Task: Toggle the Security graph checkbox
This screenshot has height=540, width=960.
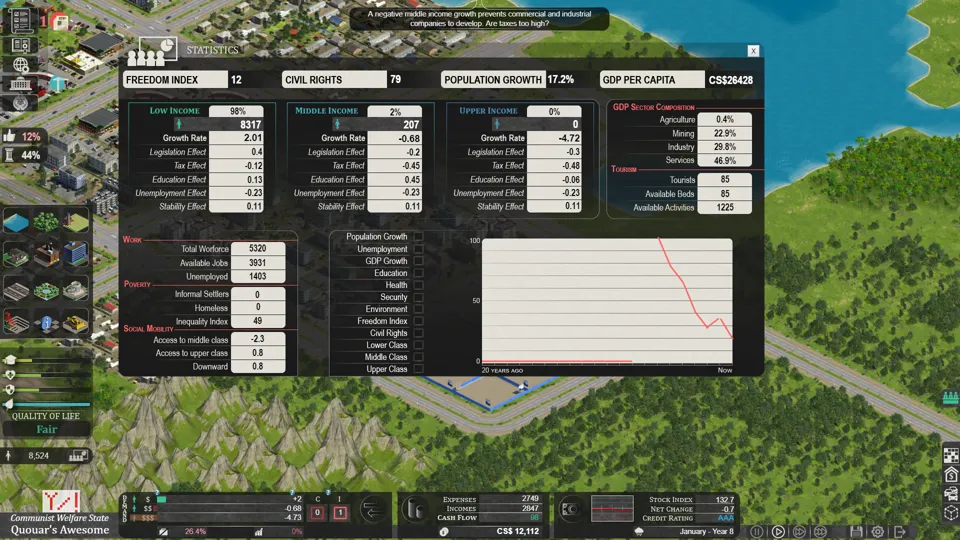Action: pos(418,297)
